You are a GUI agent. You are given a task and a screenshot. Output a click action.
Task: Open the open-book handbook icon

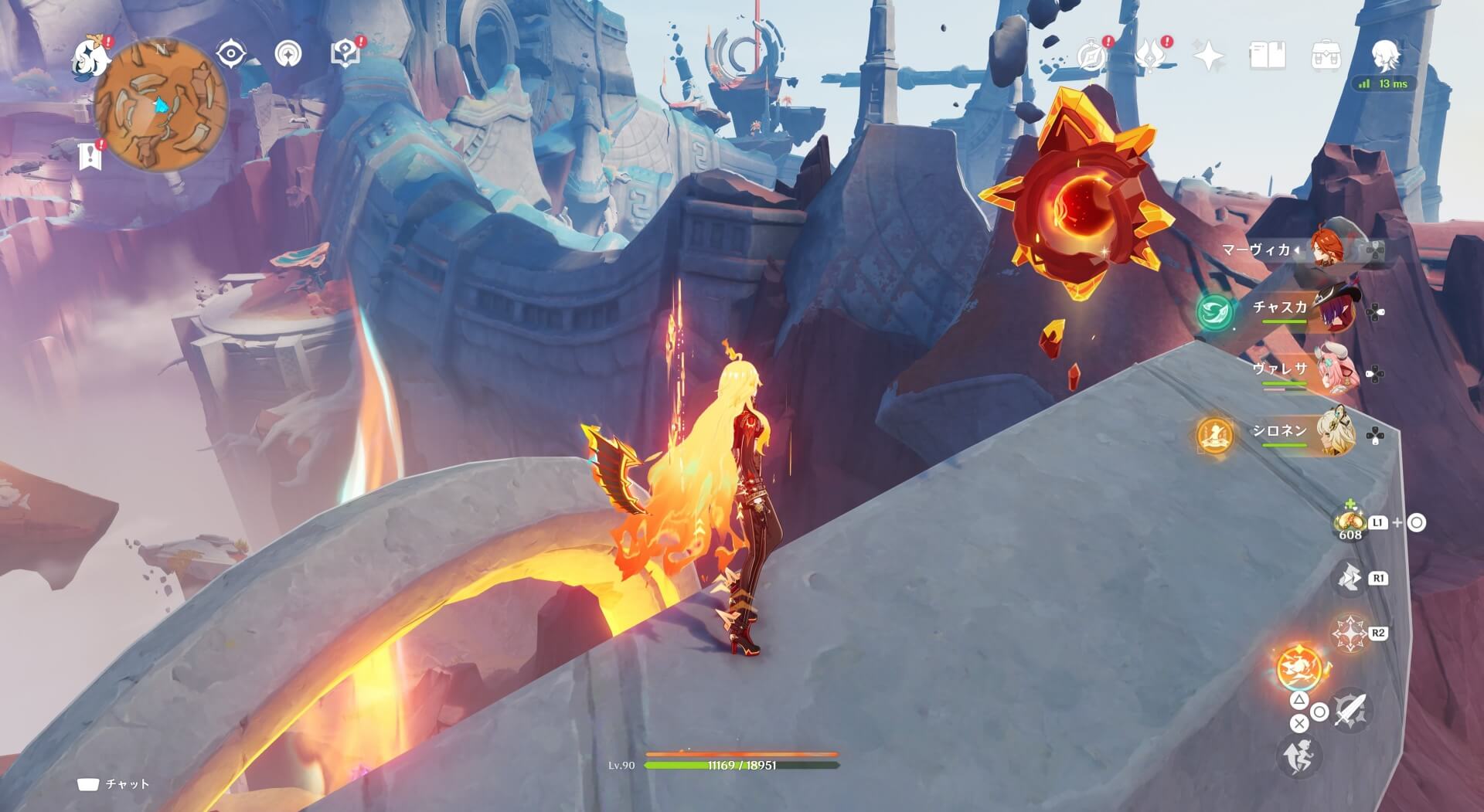(x=1268, y=56)
